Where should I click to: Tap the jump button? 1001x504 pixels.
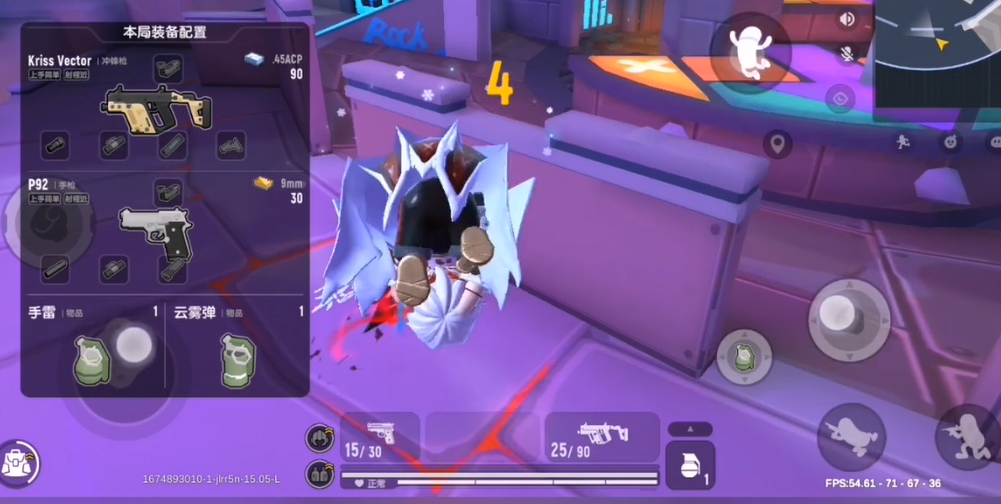[749, 50]
